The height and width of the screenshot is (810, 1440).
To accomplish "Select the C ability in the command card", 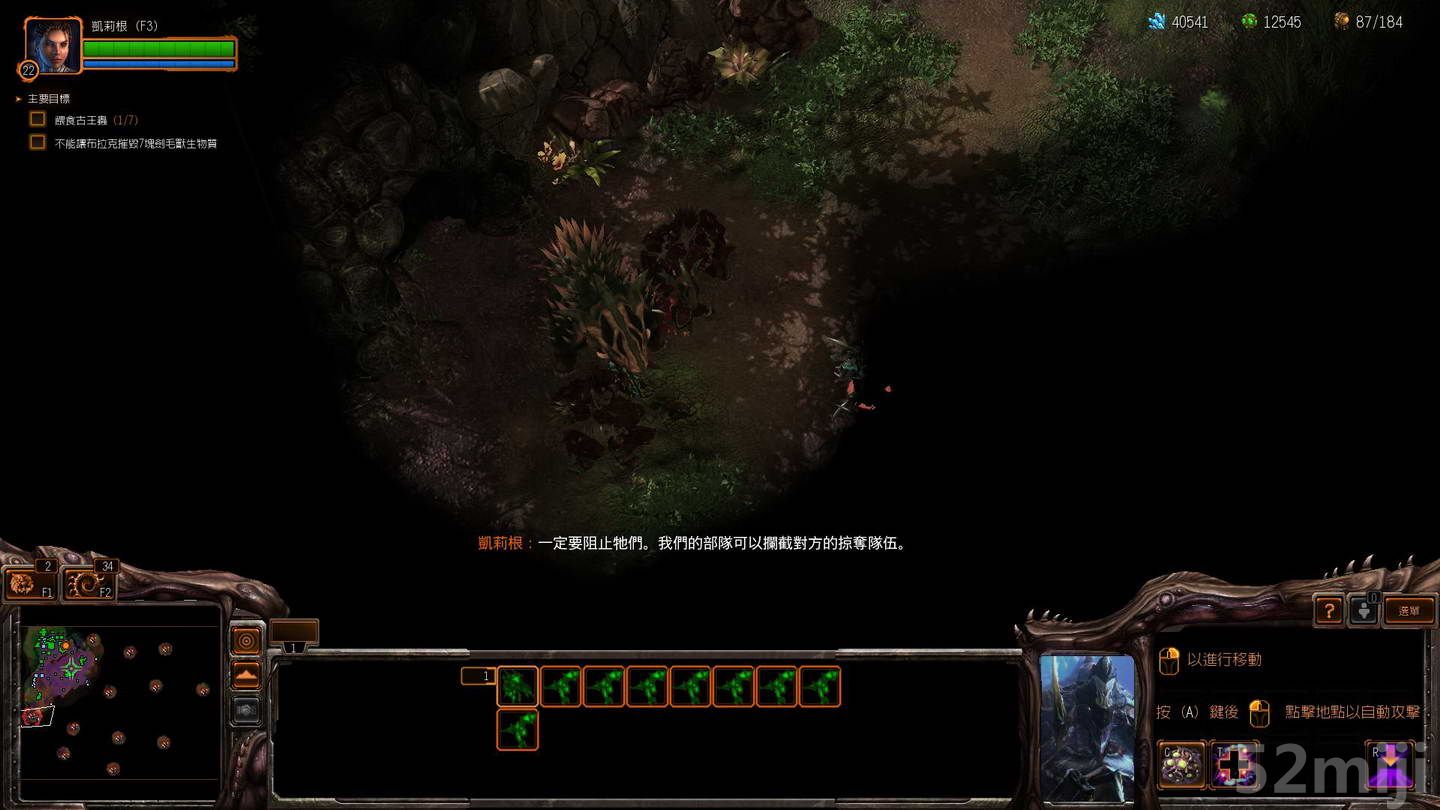I will tap(1180, 762).
